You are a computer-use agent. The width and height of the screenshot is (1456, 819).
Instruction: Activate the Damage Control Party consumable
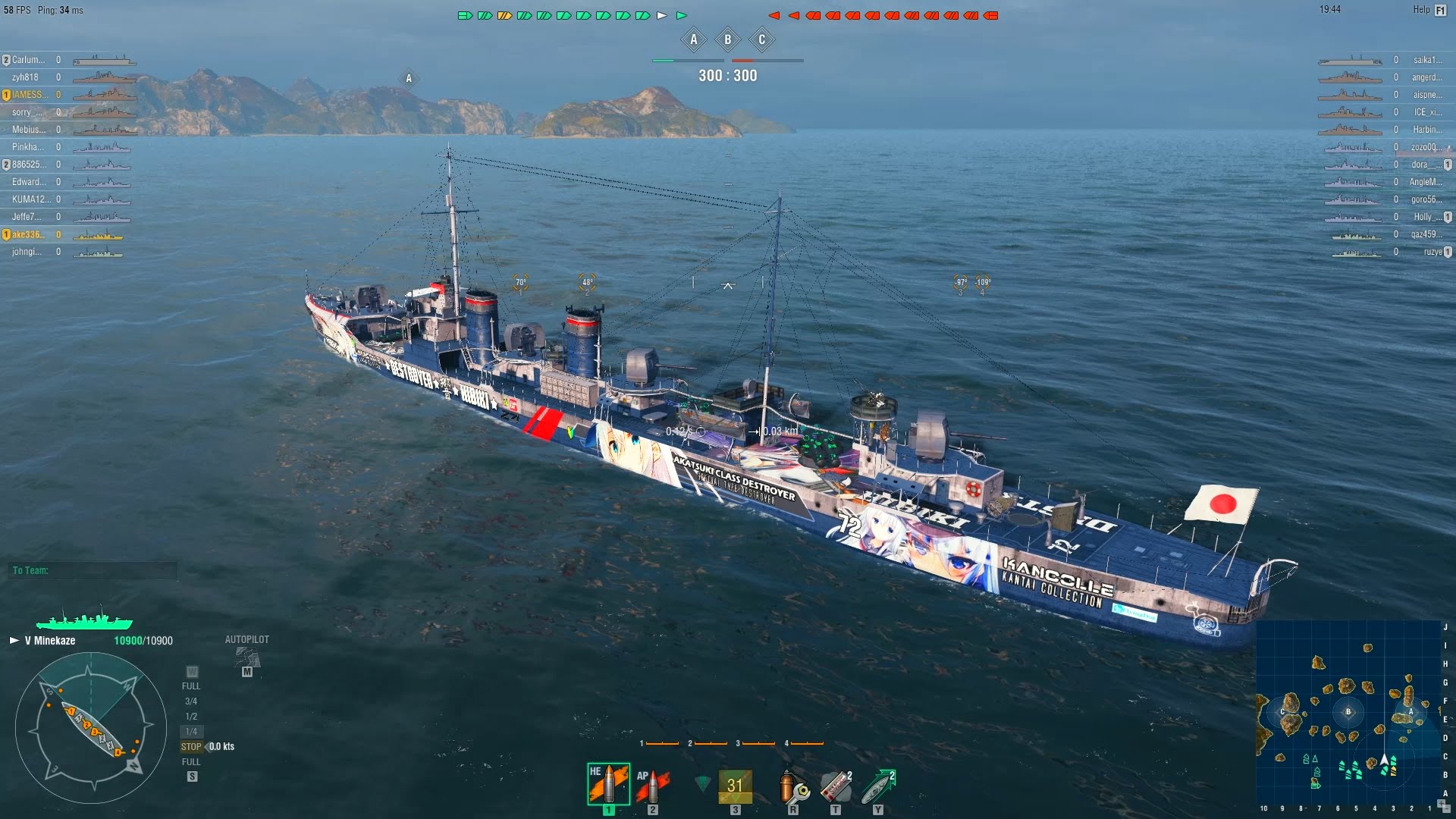(793, 787)
